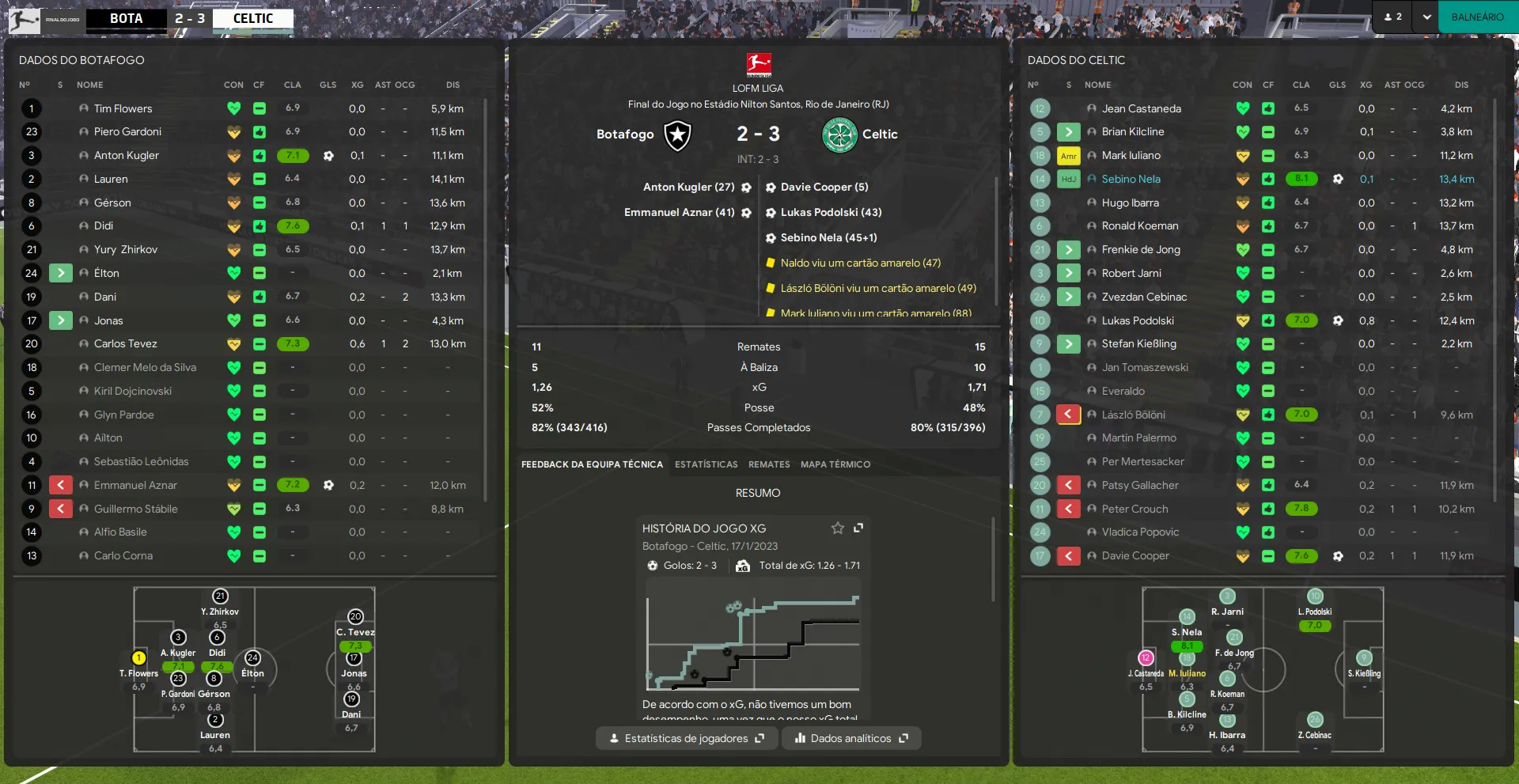Open the two-users icon in the top bar
This screenshot has height=784, width=1519.
point(1393,17)
